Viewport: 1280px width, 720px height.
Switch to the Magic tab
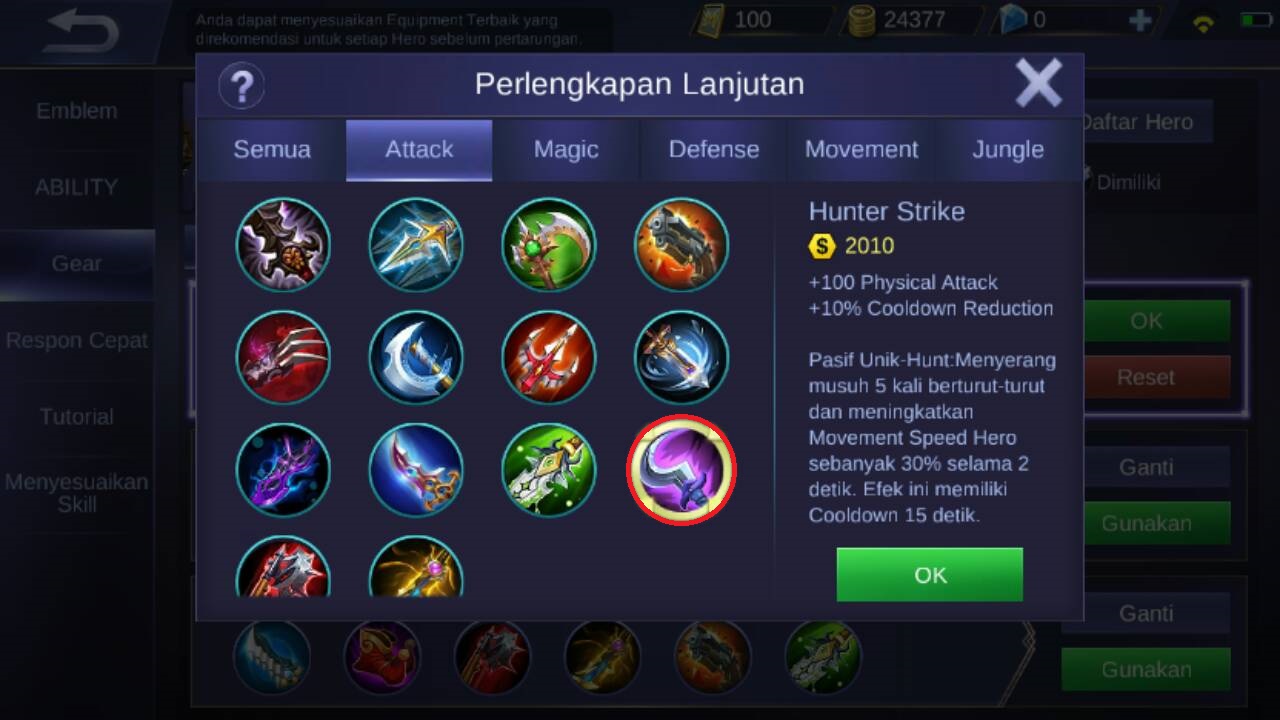pyautogui.click(x=566, y=150)
